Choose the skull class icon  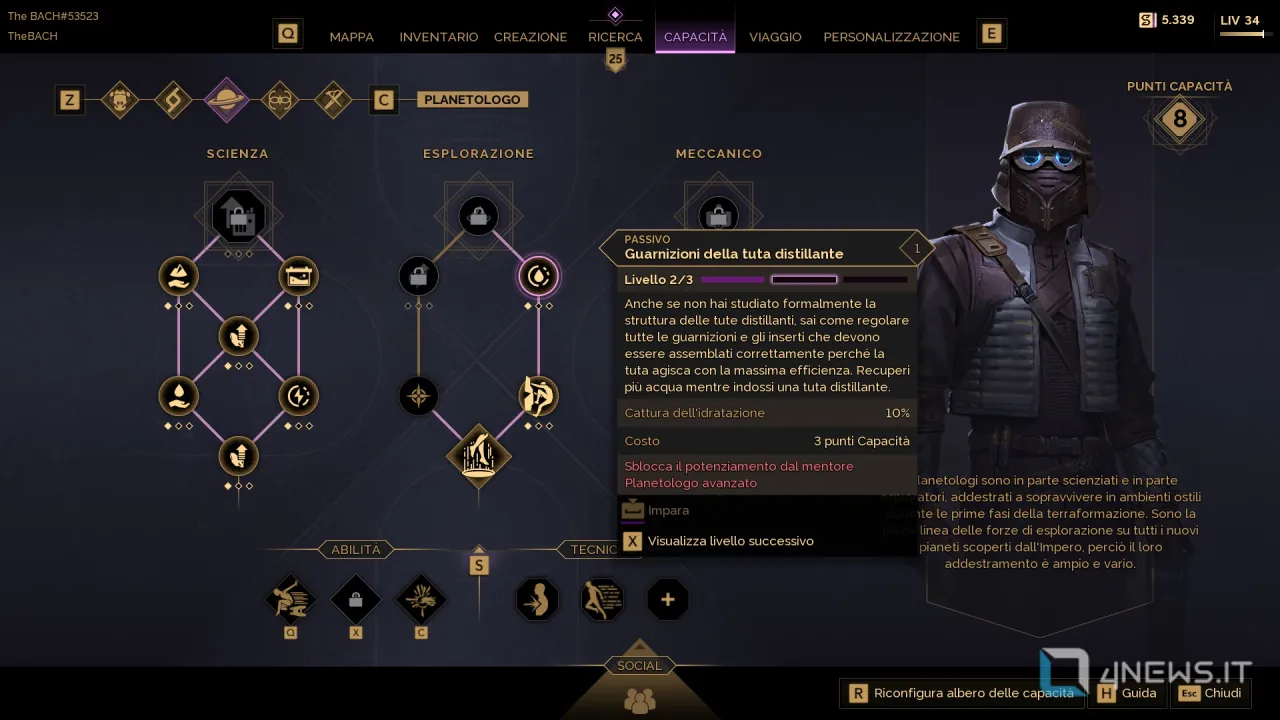click(120, 100)
